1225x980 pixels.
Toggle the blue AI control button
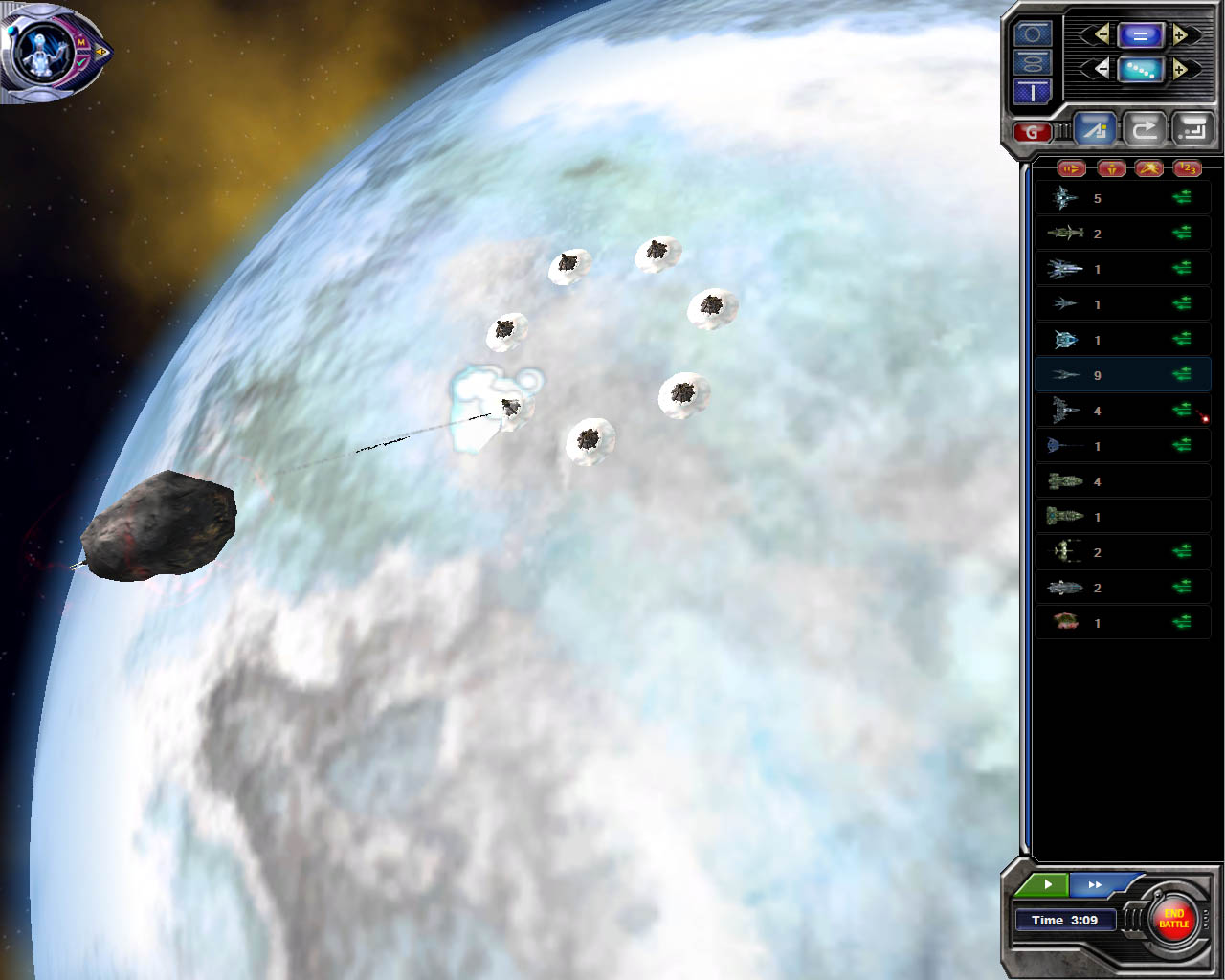coord(1095,128)
